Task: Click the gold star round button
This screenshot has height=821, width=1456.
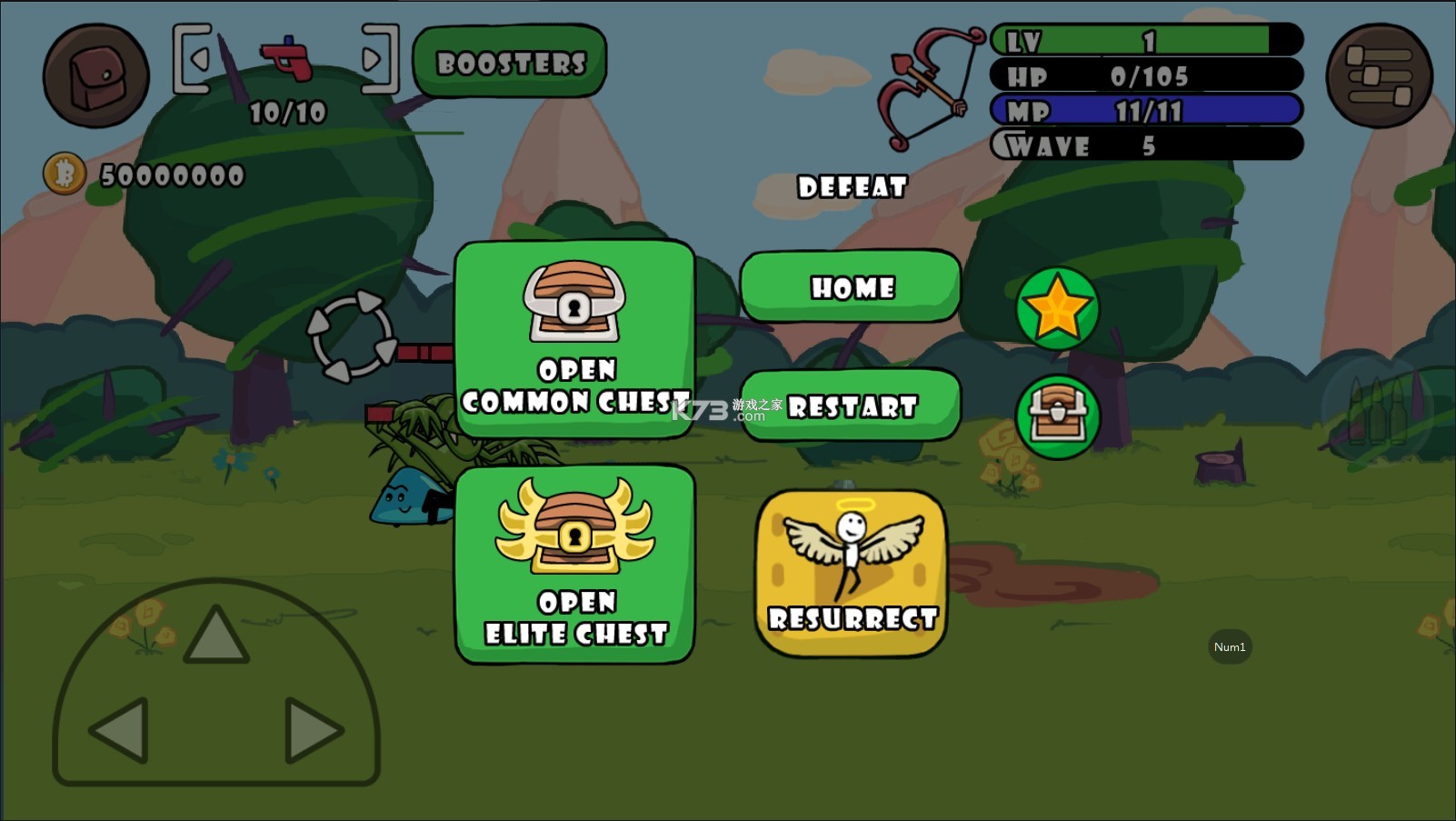Action: click(x=1057, y=309)
